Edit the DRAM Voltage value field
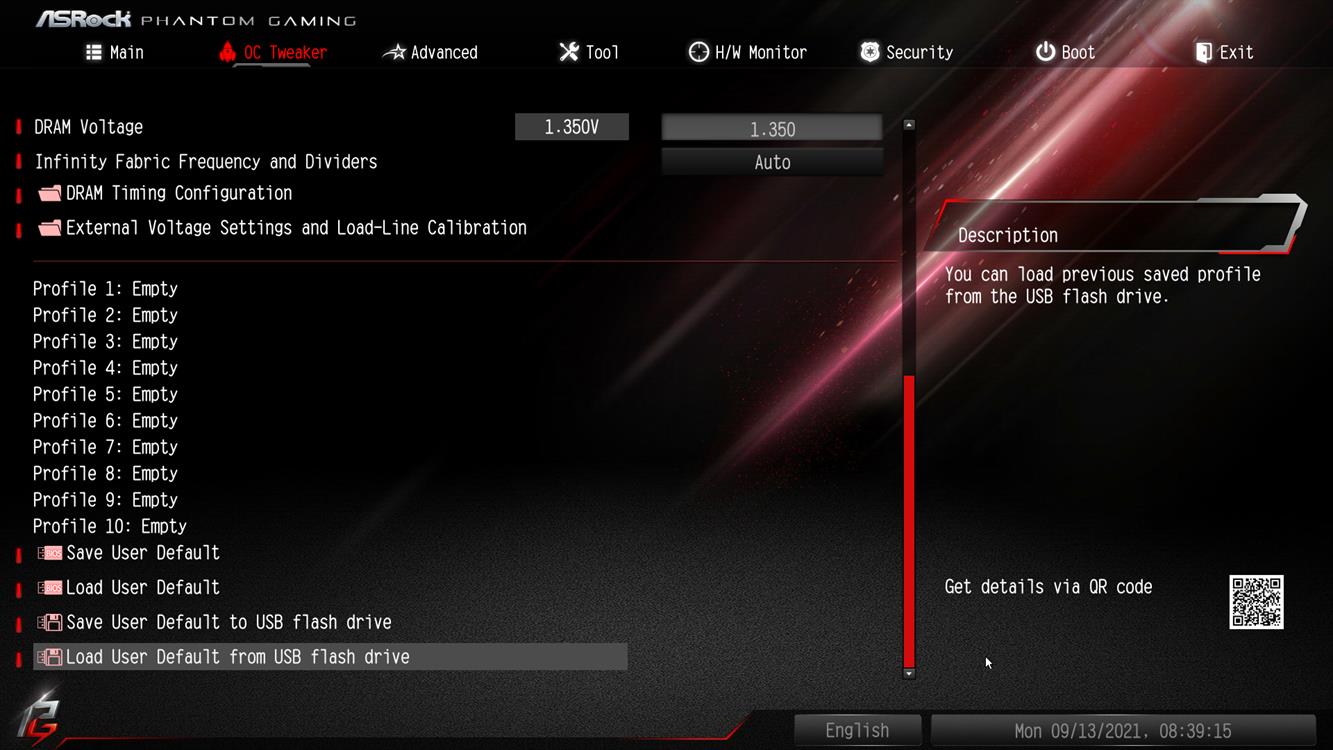This screenshot has width=1333, height=750. [x=772, y=128]
